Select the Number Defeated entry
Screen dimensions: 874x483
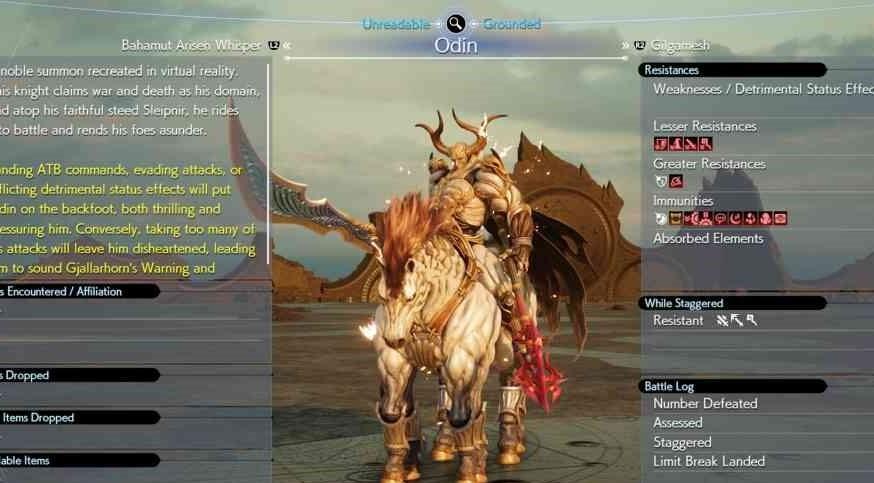click(705, 404)
